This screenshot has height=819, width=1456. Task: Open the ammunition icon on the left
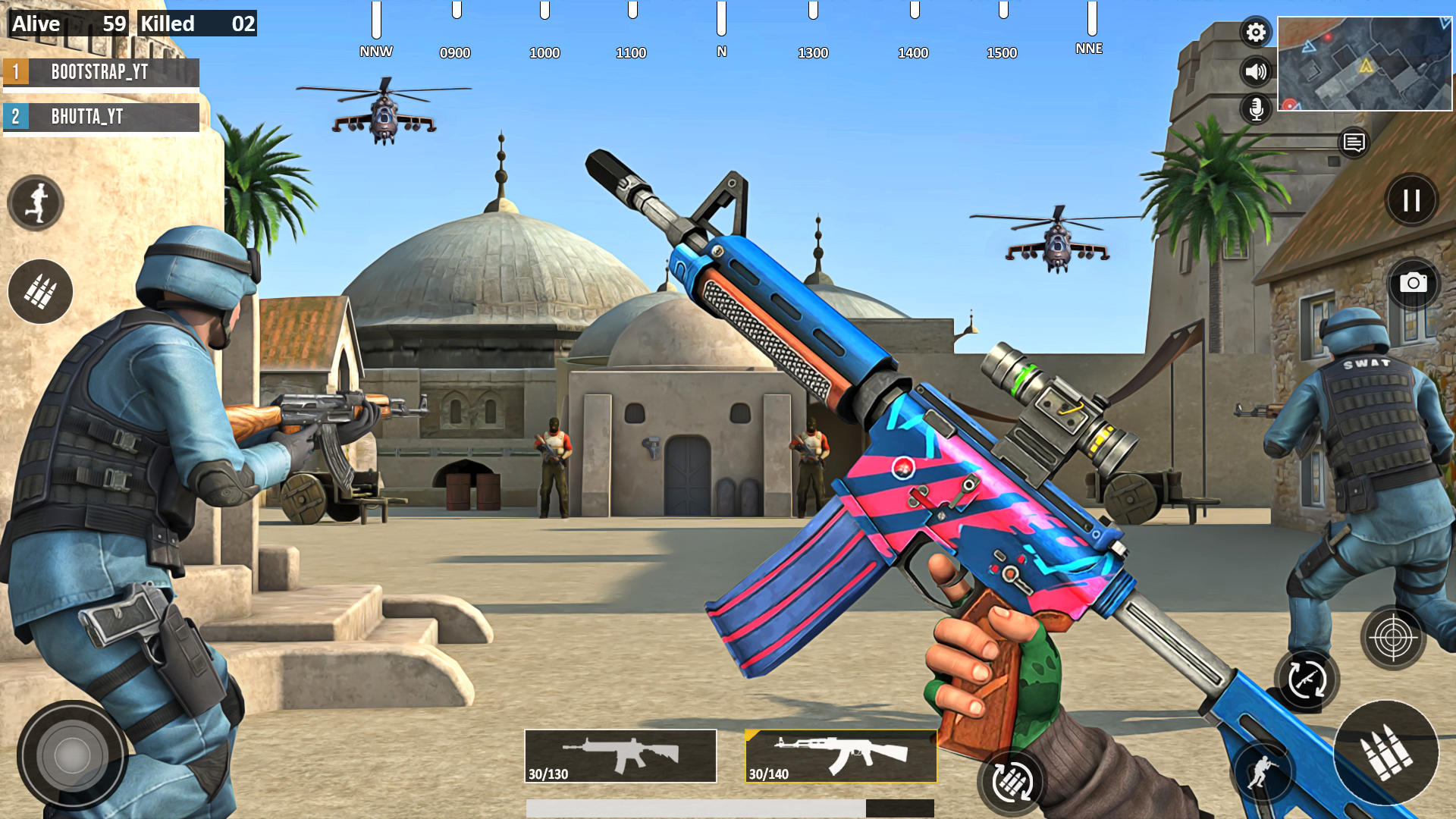[x=38, y=292]
